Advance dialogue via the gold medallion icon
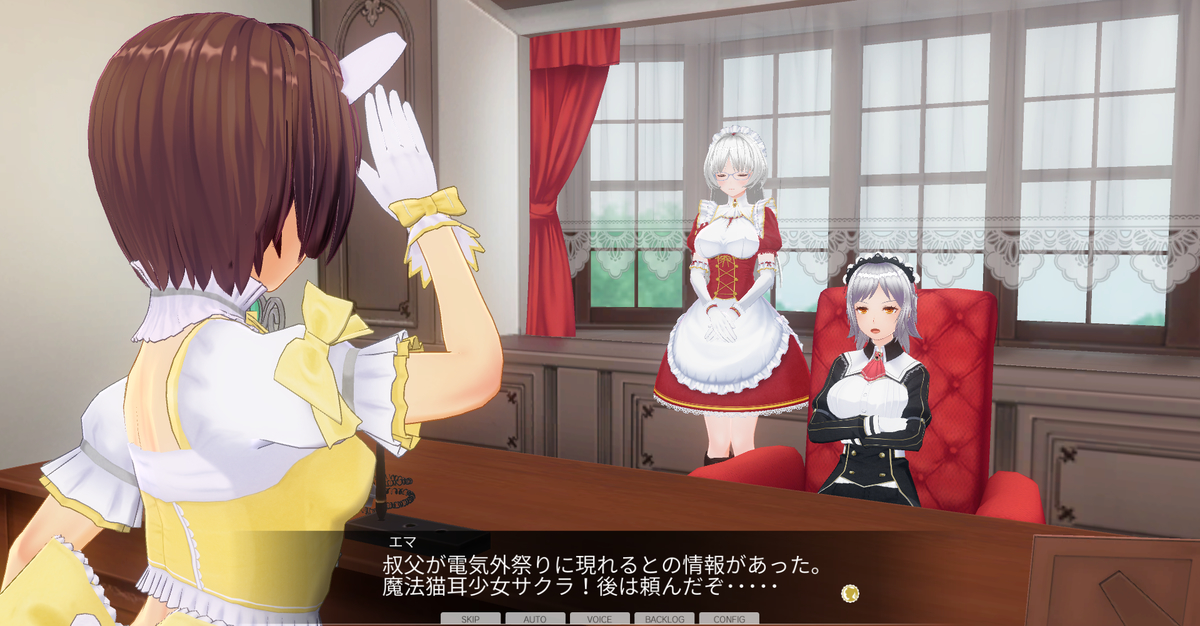Screen dimensions: 1200x626 tap(851, 592)
